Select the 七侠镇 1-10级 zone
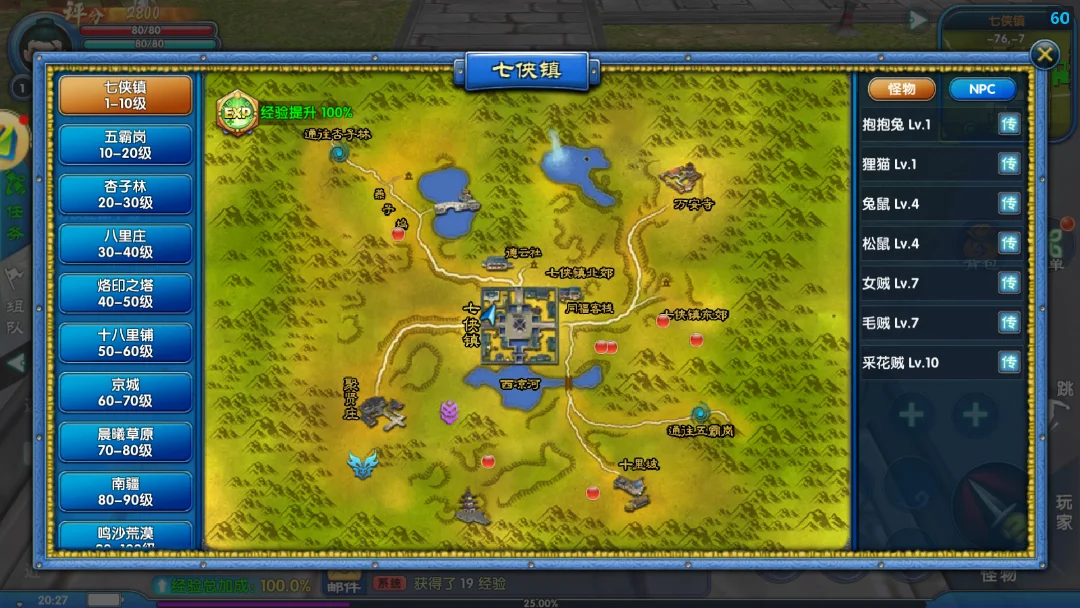The image size is (1080, 608). tap(126, 95)
